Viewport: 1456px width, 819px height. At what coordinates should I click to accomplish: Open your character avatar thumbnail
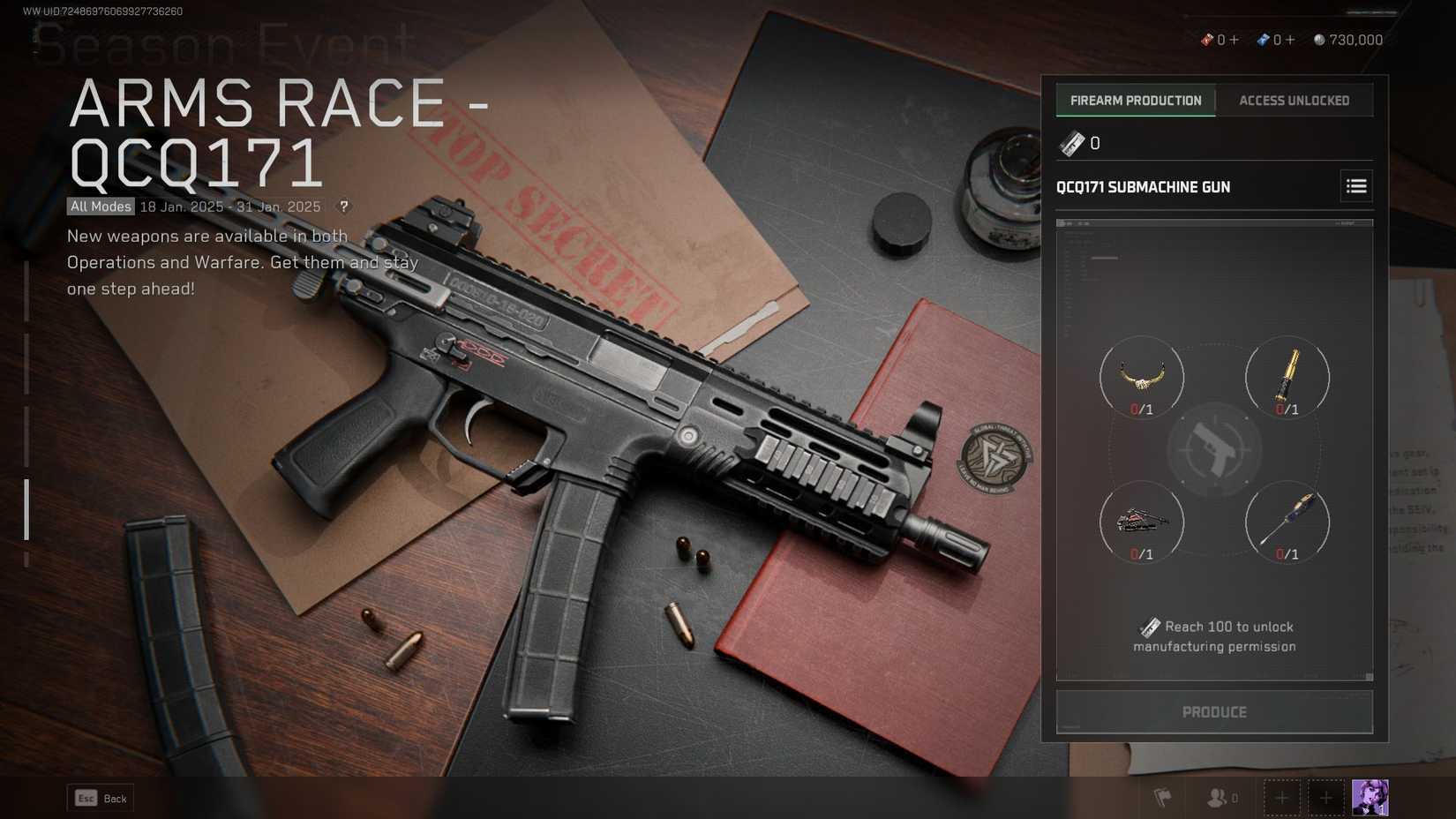pyautogui.click(x=1369, y=798)
